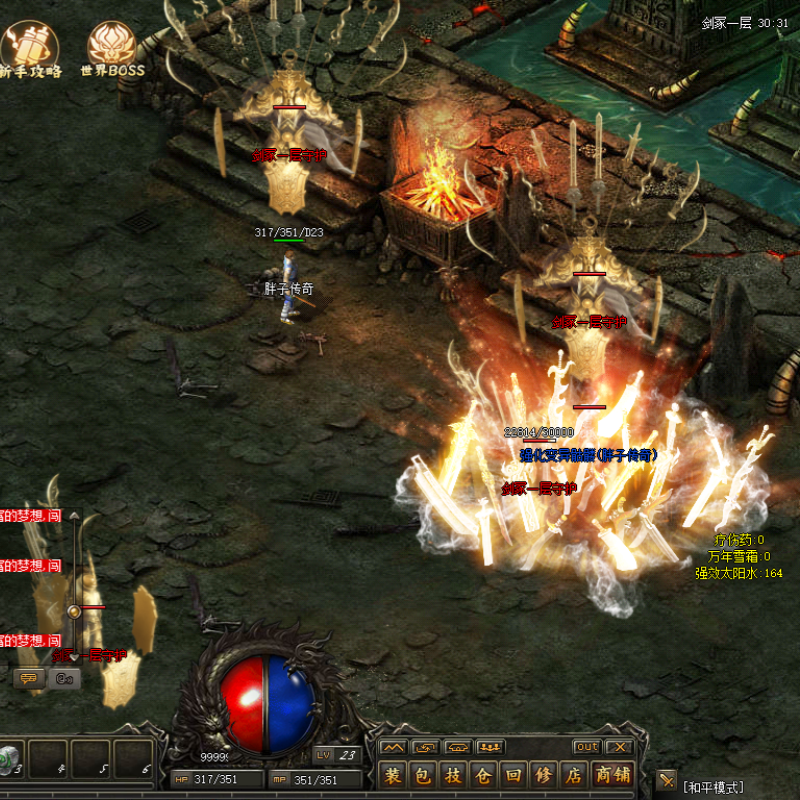Screen dimensions: 800x800
Task: Click the mountain-shaped icon button
Action: click(393, 747)
